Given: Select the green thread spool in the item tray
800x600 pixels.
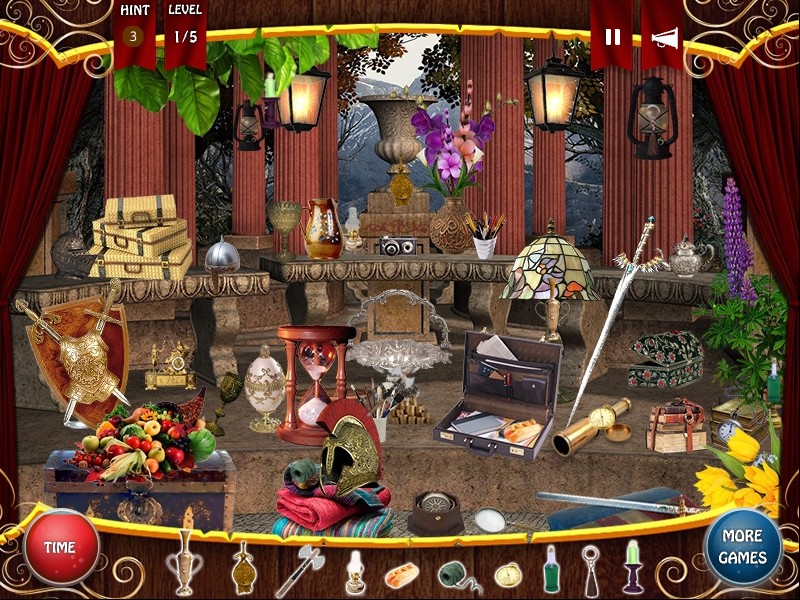Looking at the screenshot, I should (455, 575).
